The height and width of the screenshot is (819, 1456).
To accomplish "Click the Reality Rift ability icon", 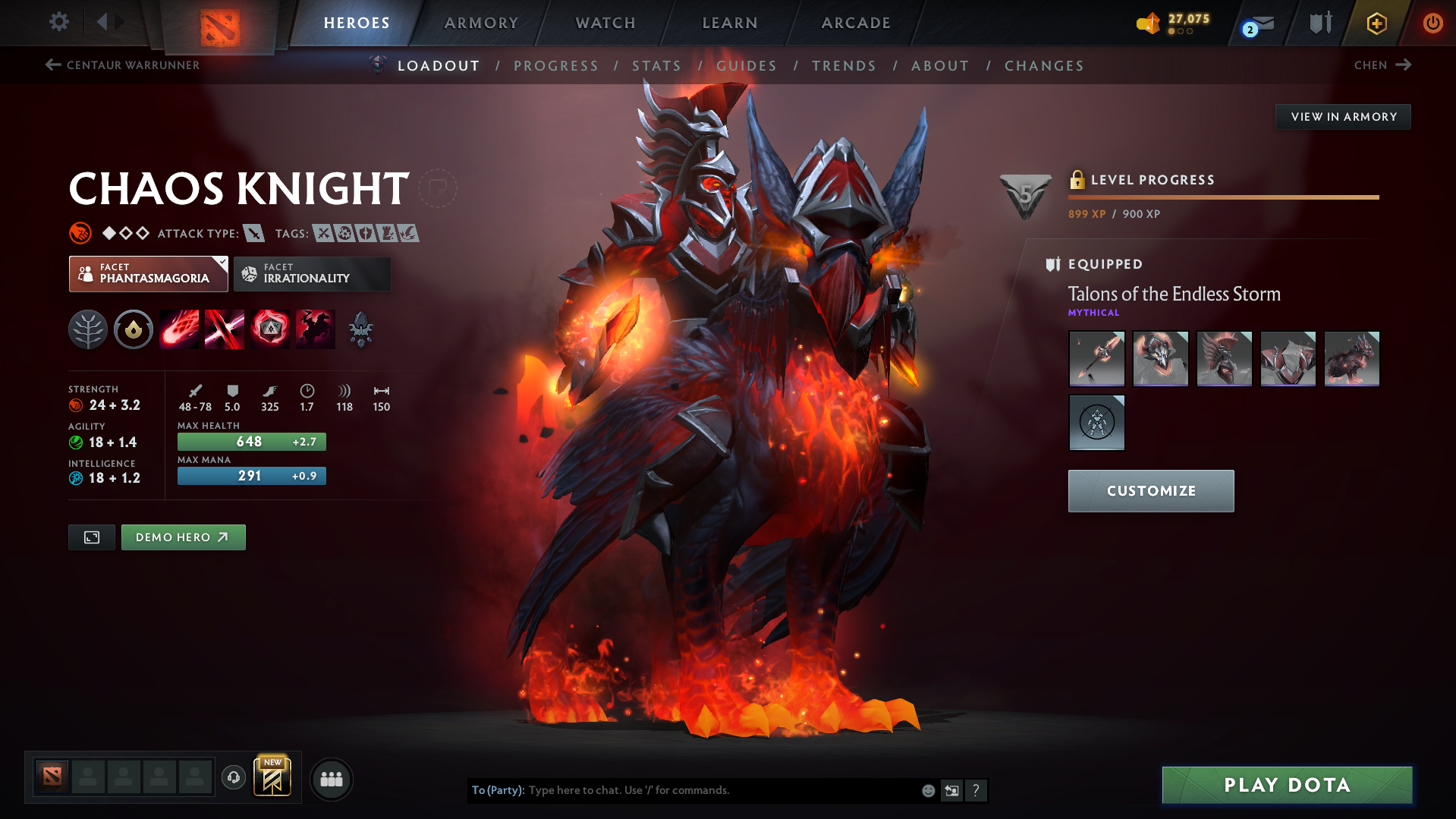I will click(225, 329).
